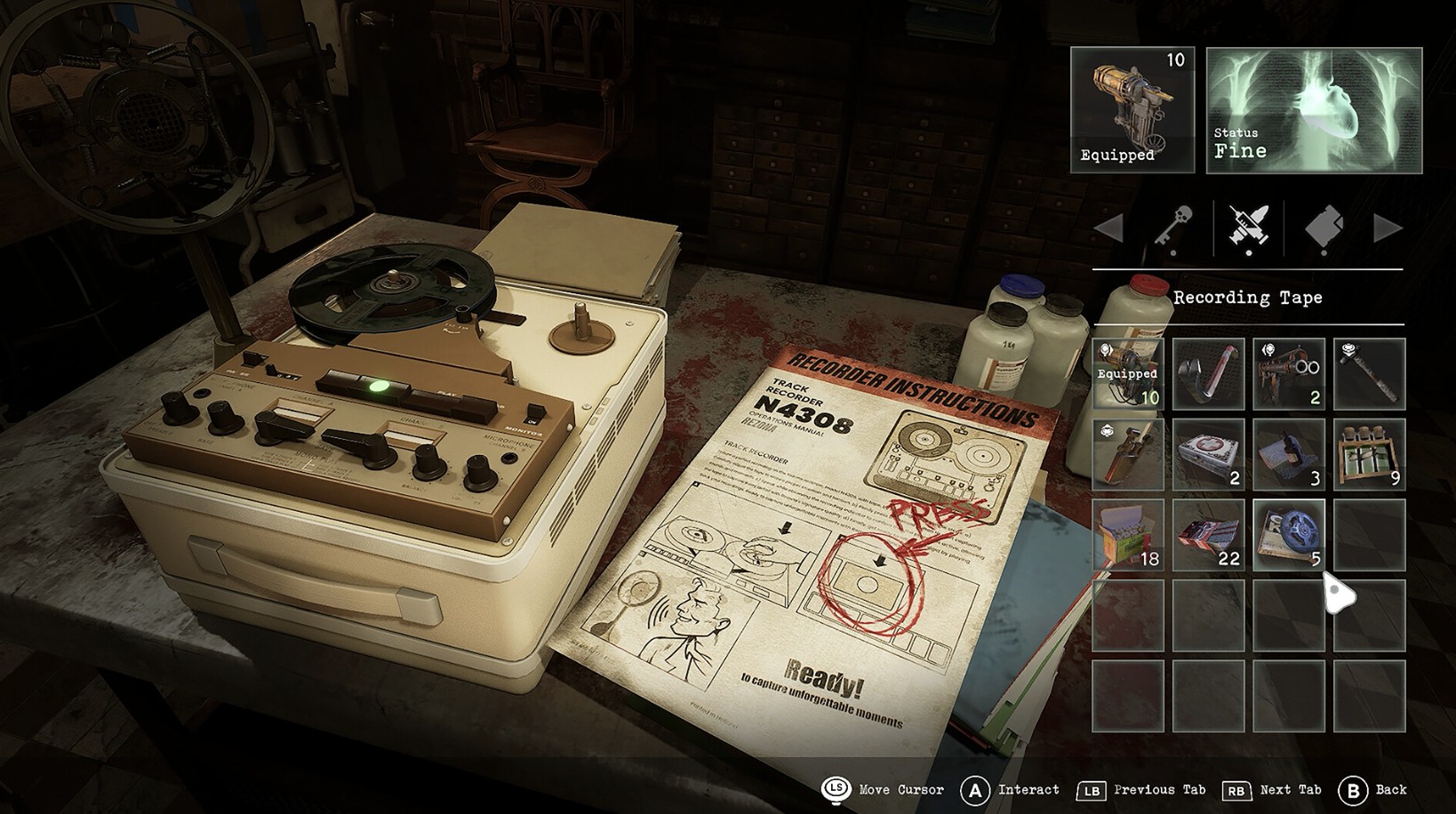The height and width of the screenshot is (814, 1456).
Task: Choose the double-barrel shotgun slot
Action: coord(1288,373)
